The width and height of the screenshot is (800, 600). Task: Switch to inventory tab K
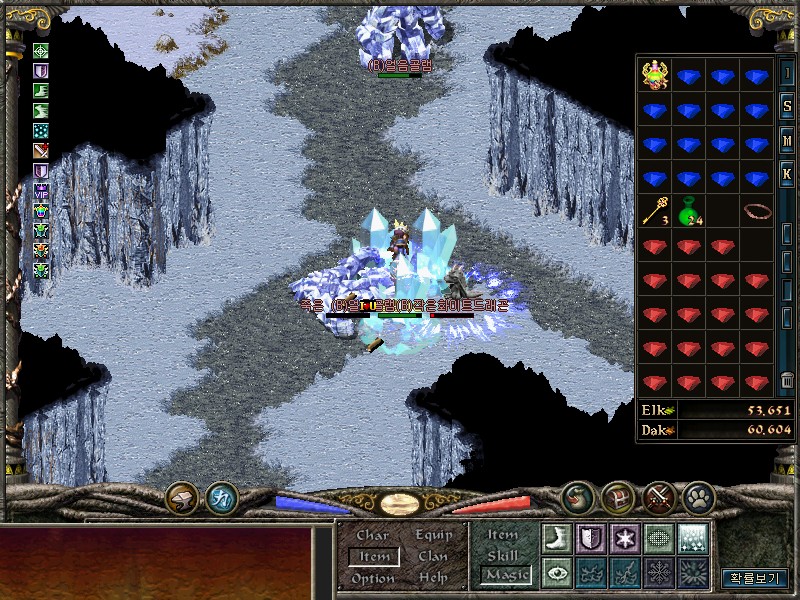point(787,175)
